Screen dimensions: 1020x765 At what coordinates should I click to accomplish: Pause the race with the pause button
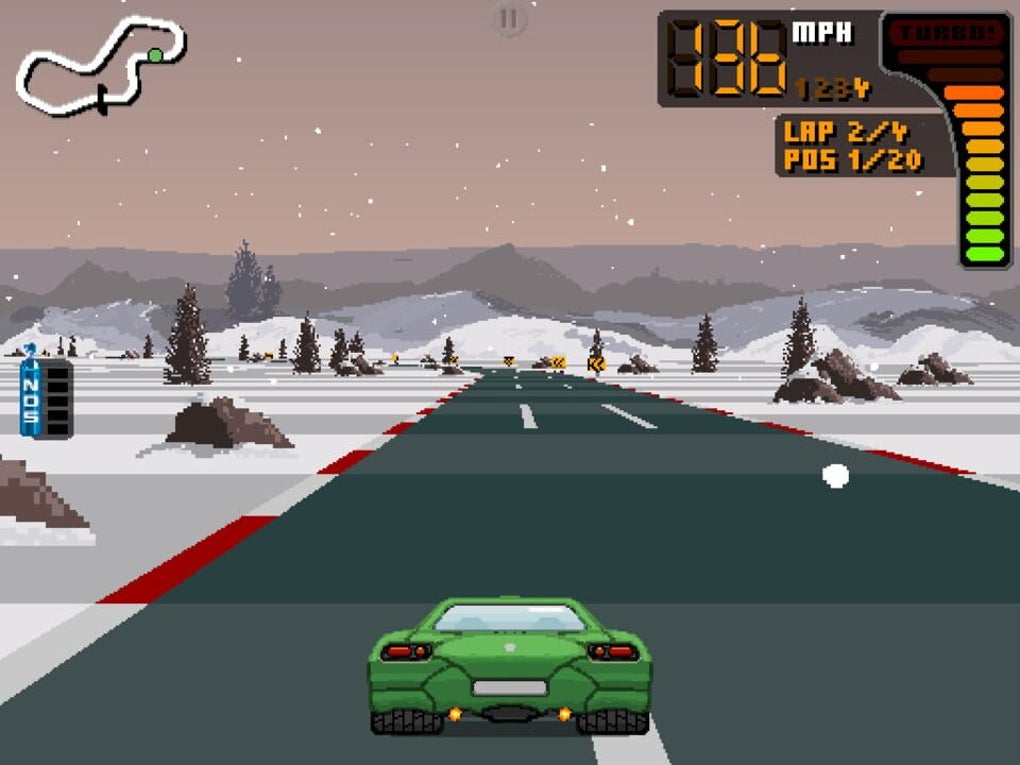click(x=509, y=18)
